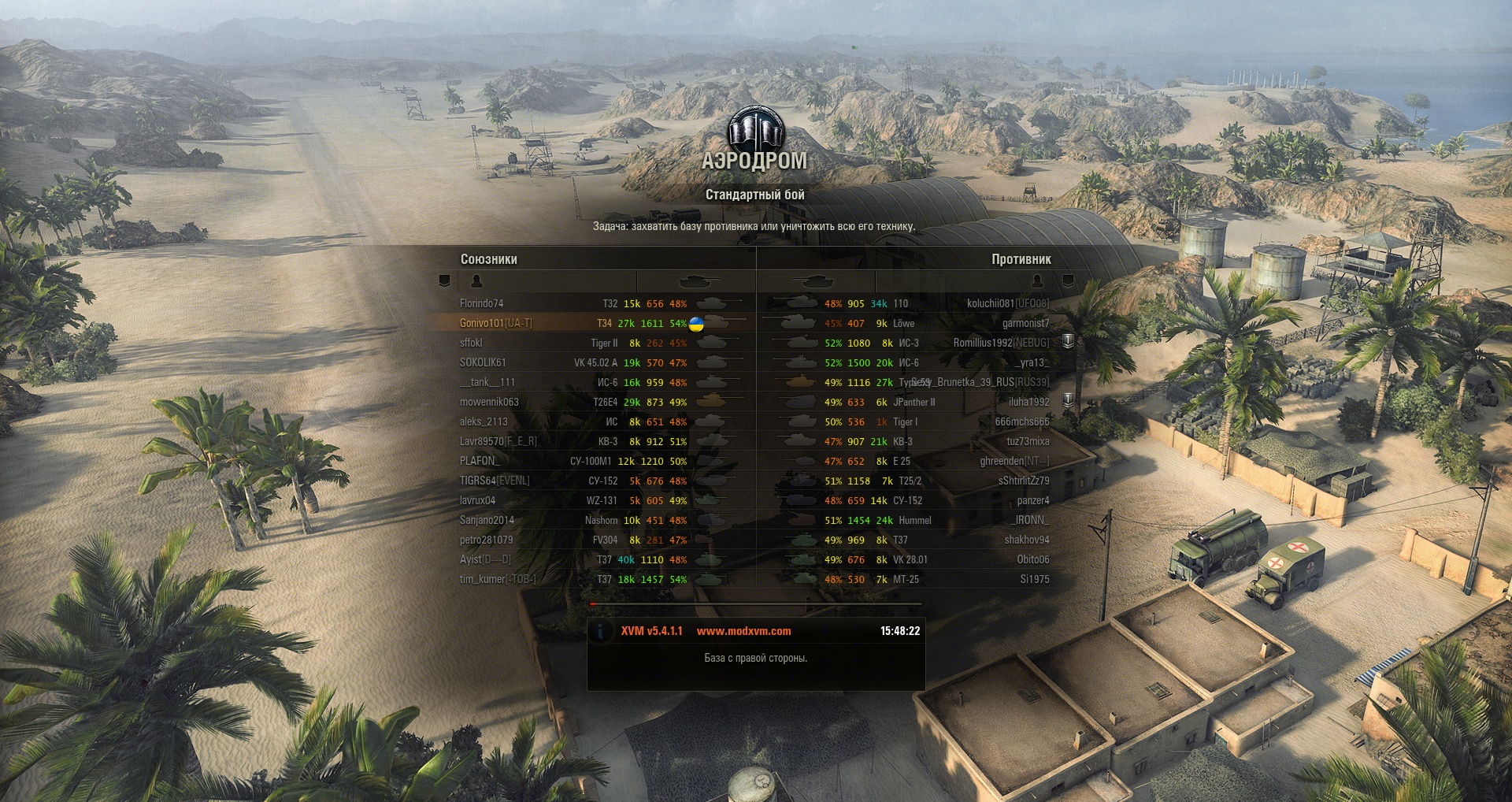Select enemy koluchii081 in the 110
This screenshot has height=802, width=1512.
tap(1008, 303)
